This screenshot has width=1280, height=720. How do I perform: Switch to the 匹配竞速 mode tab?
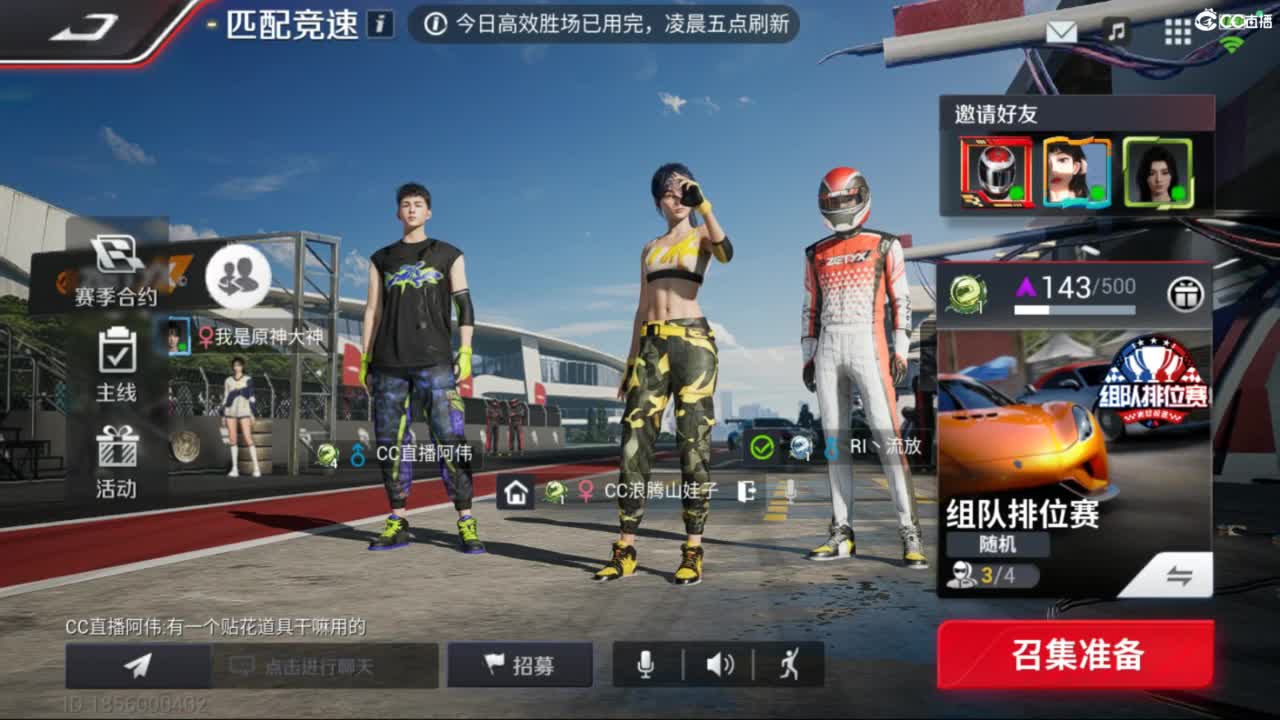[290, 25]
